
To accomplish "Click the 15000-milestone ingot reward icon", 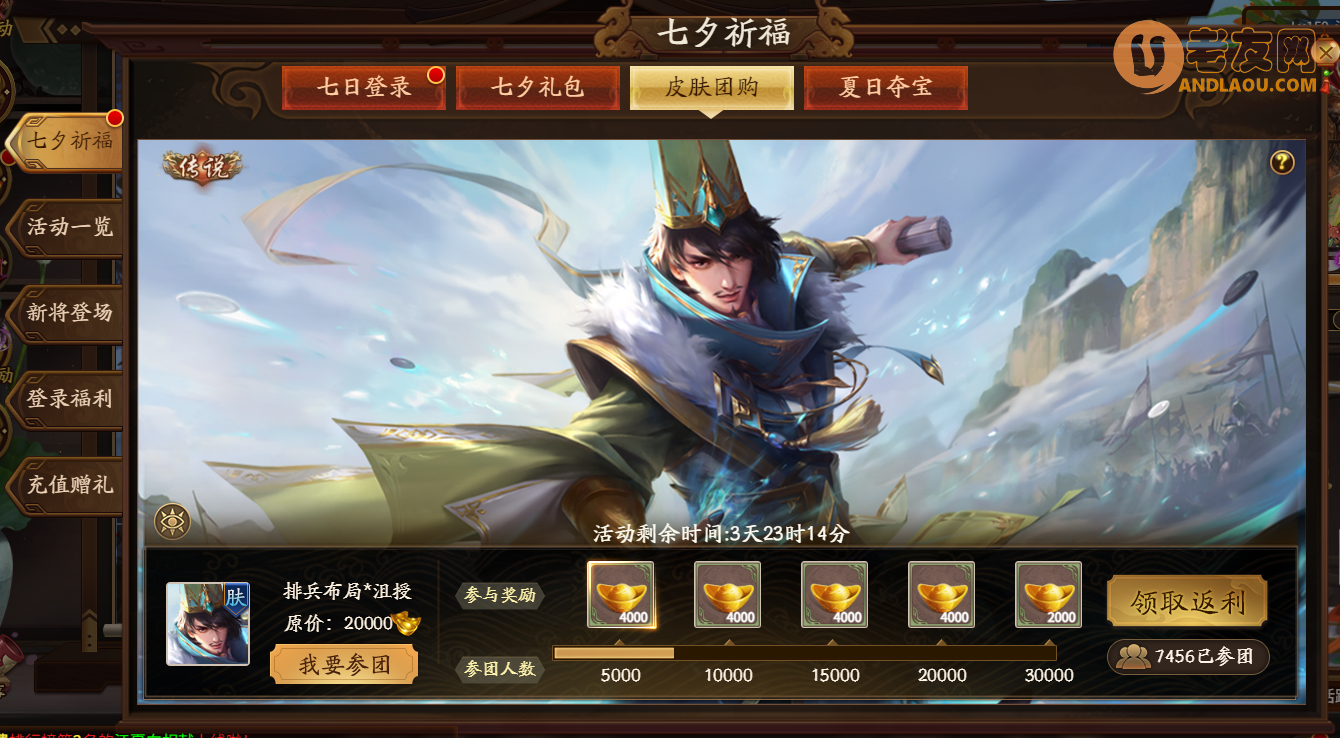I will click(834, 595).
